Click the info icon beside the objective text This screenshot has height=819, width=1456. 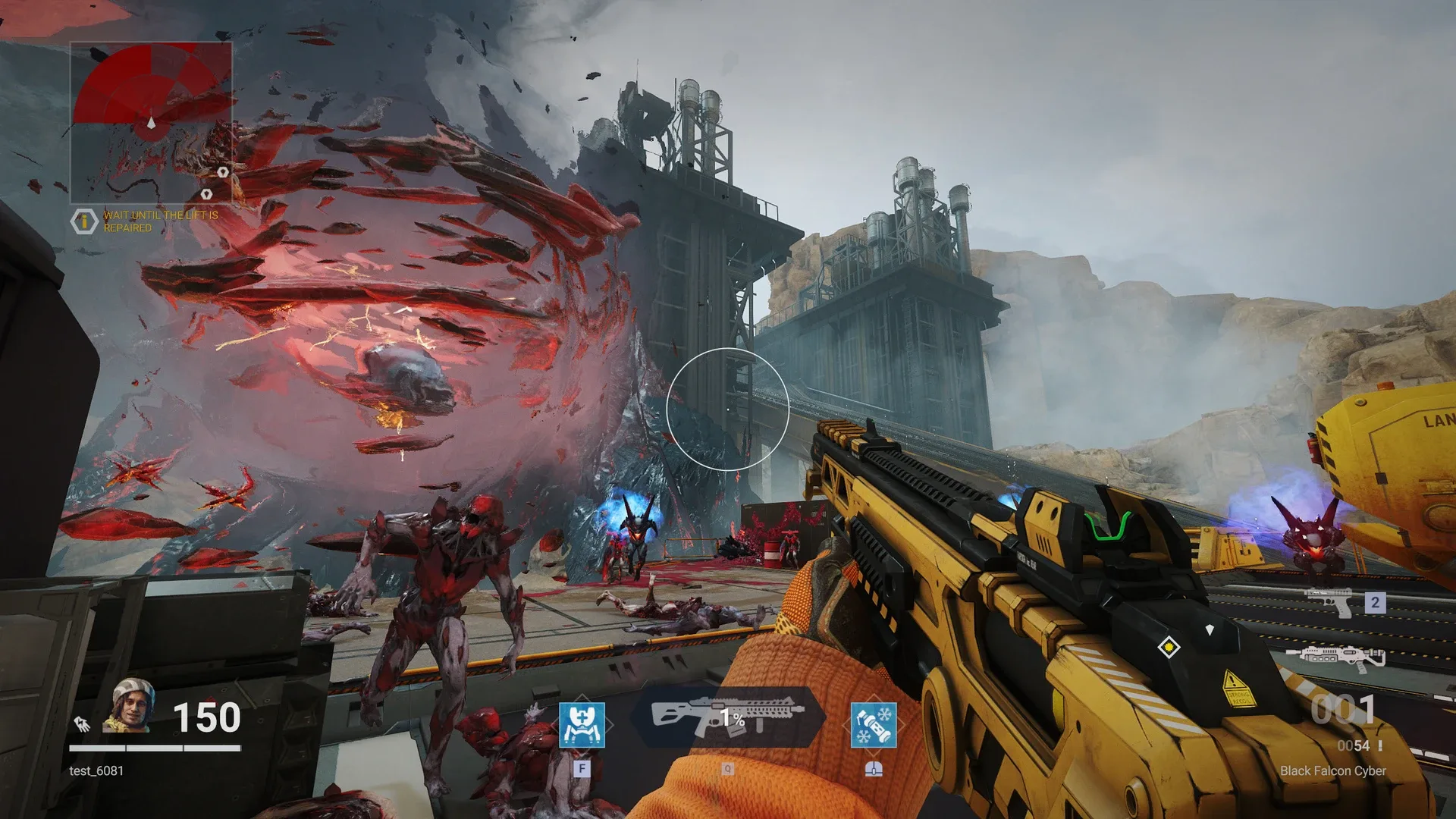83,220
